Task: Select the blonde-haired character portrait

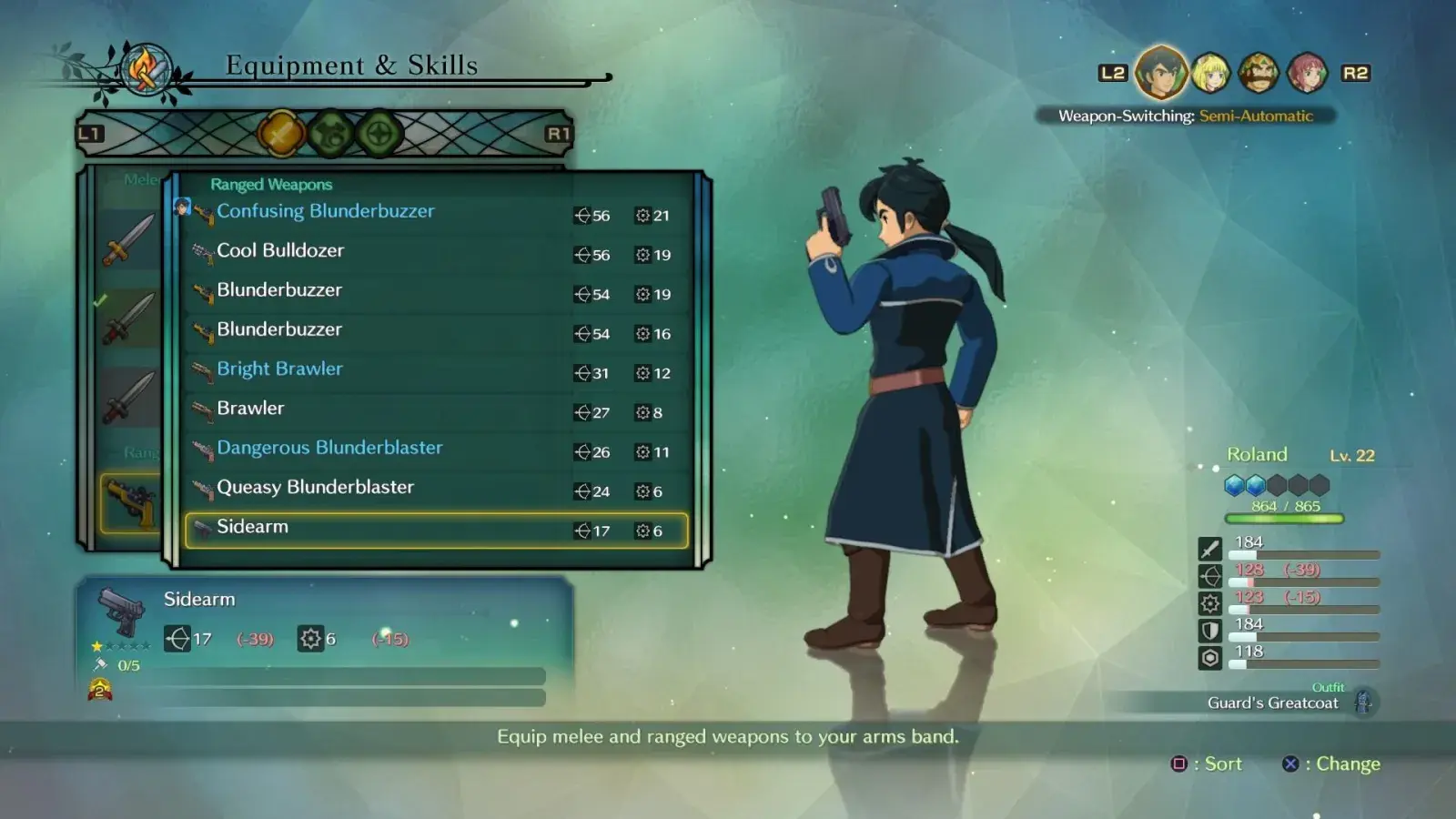Action: click(1211, 73)
